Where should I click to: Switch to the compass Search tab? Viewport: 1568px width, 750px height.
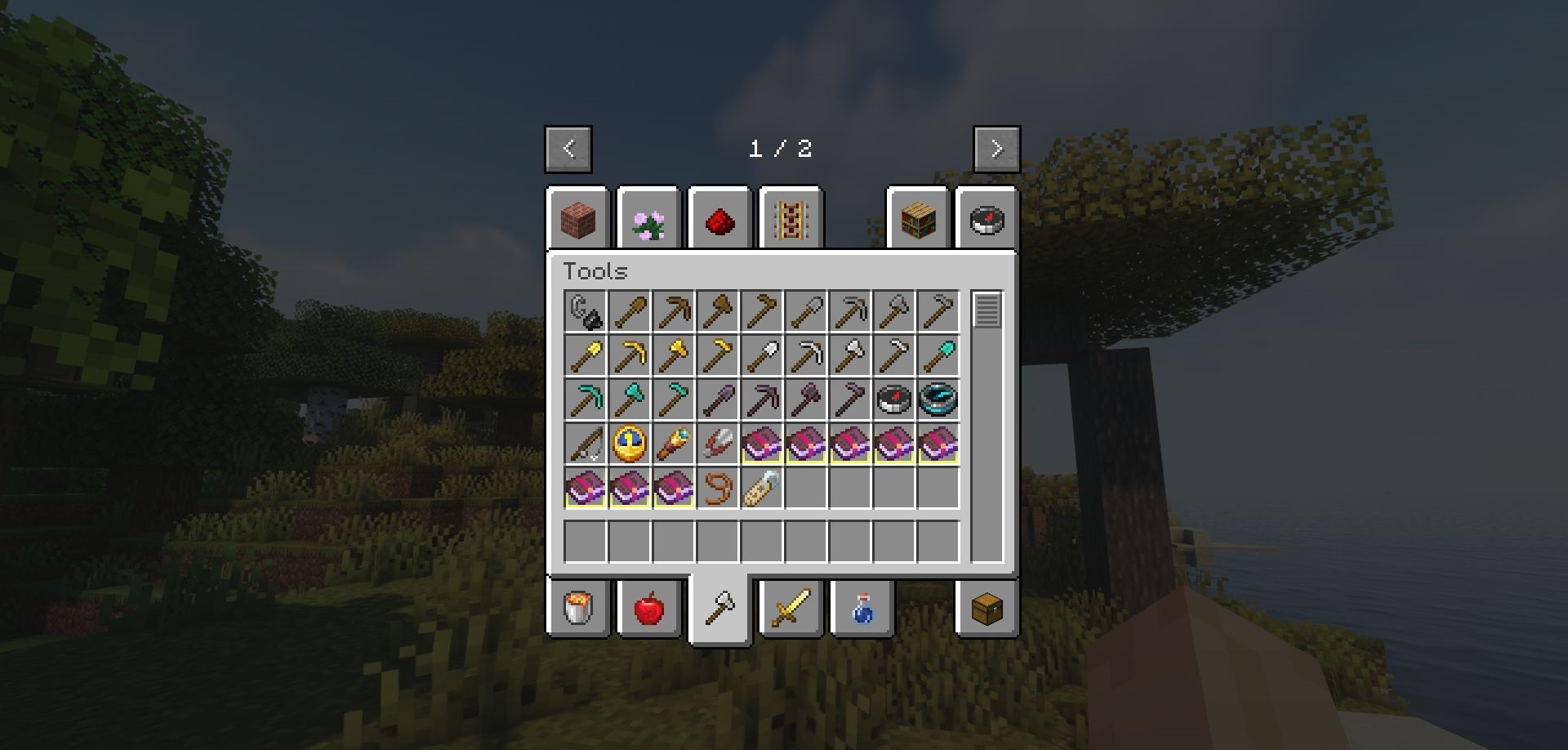click(x=987, y=219)
